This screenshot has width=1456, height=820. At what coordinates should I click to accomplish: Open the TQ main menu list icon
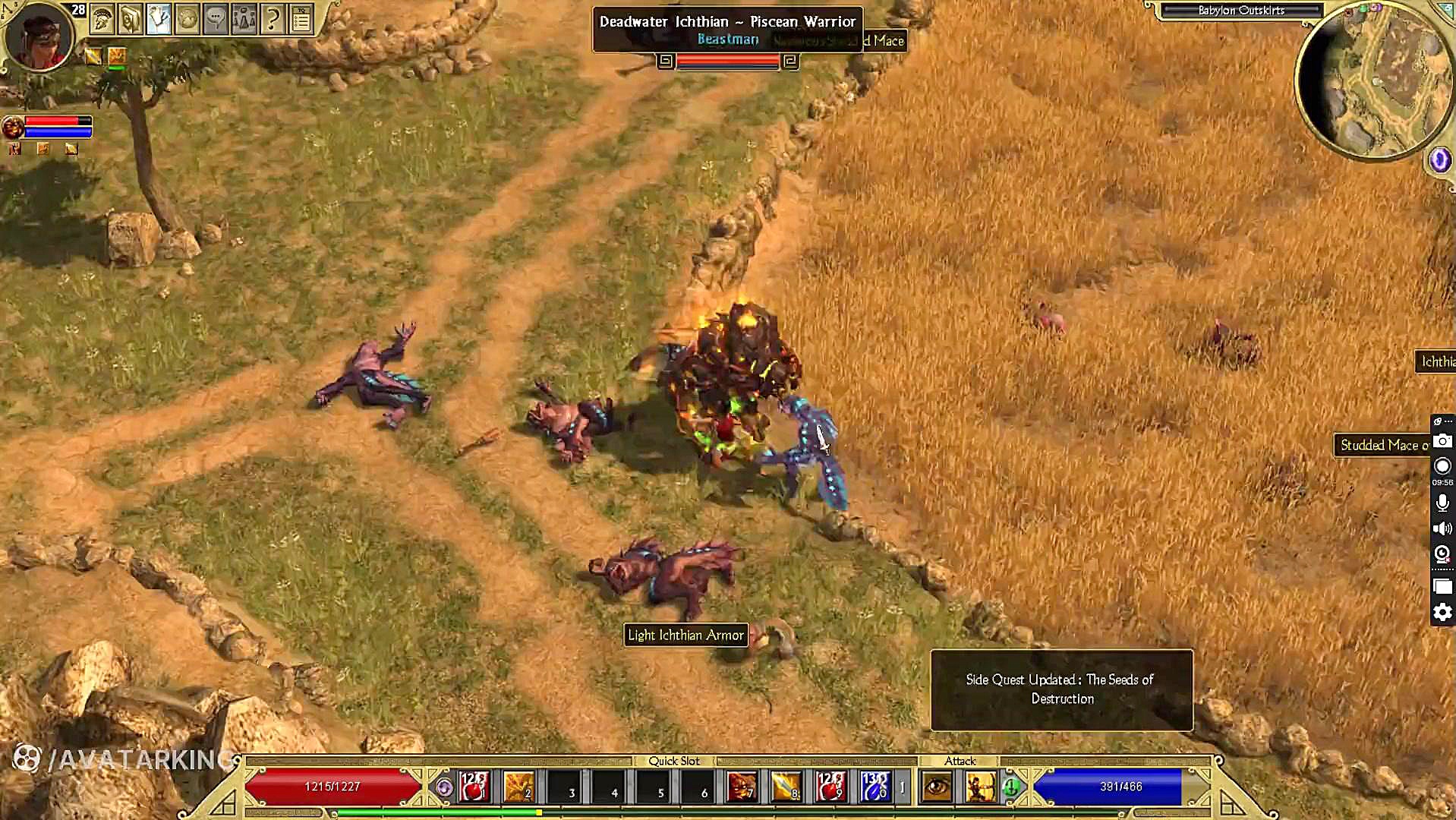pyautogui.click(x=301, y=20)
